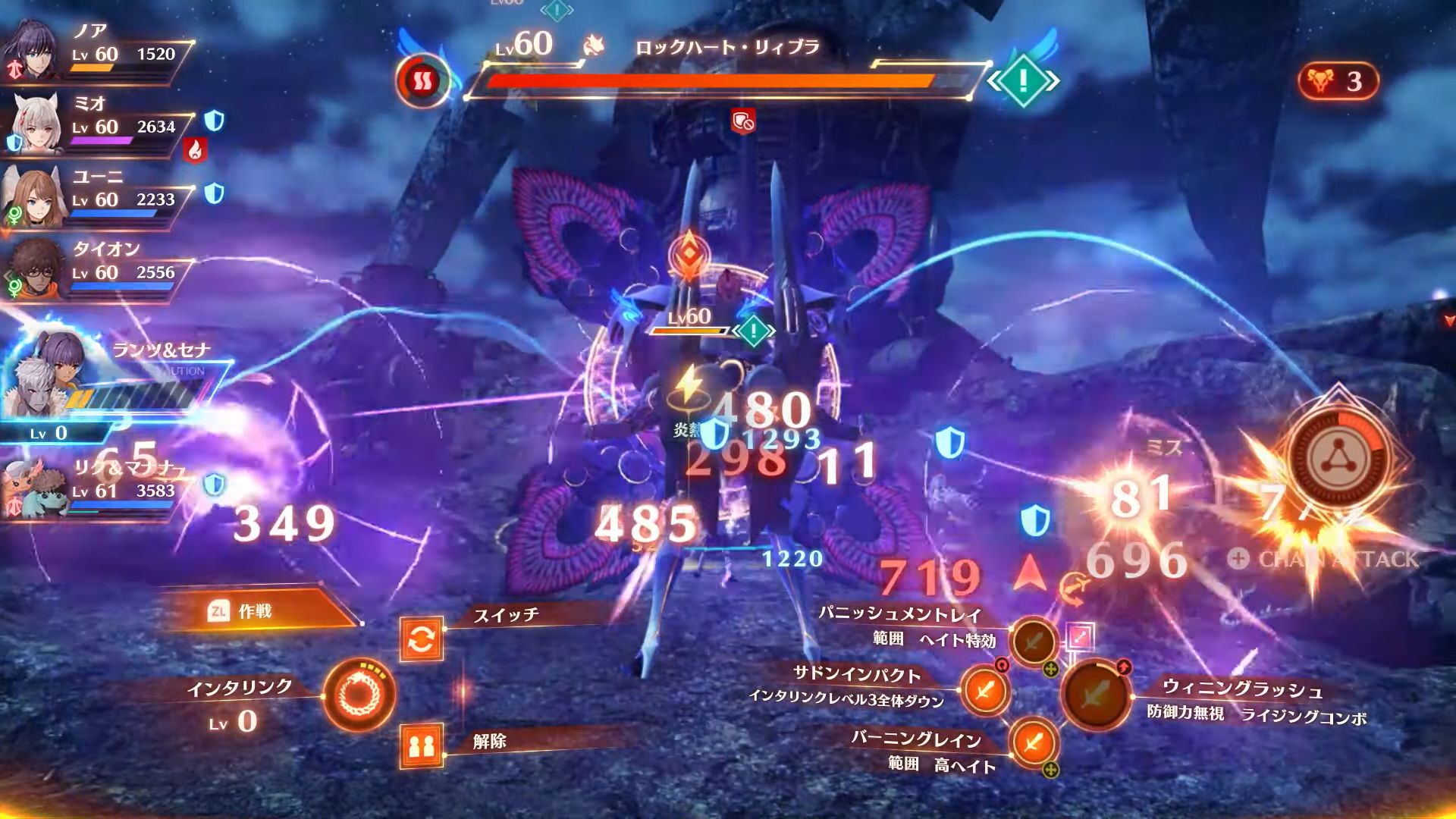Image resolution: width=1456 pixels, height=819 pixels.
Task: Choose the 解除 cancel icon
Action: [422, 746]
